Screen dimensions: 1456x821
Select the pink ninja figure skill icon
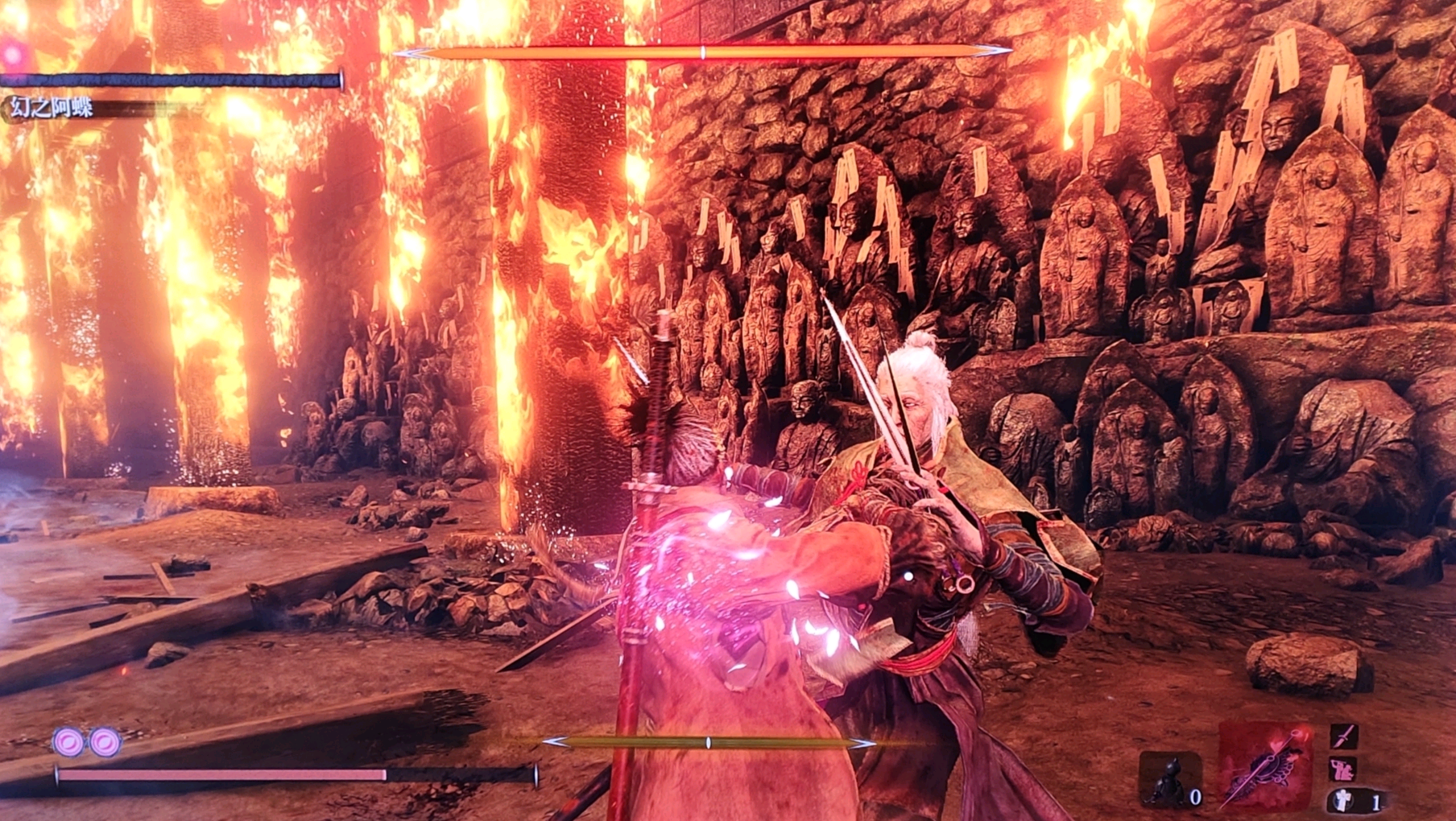coord(1342,769)
